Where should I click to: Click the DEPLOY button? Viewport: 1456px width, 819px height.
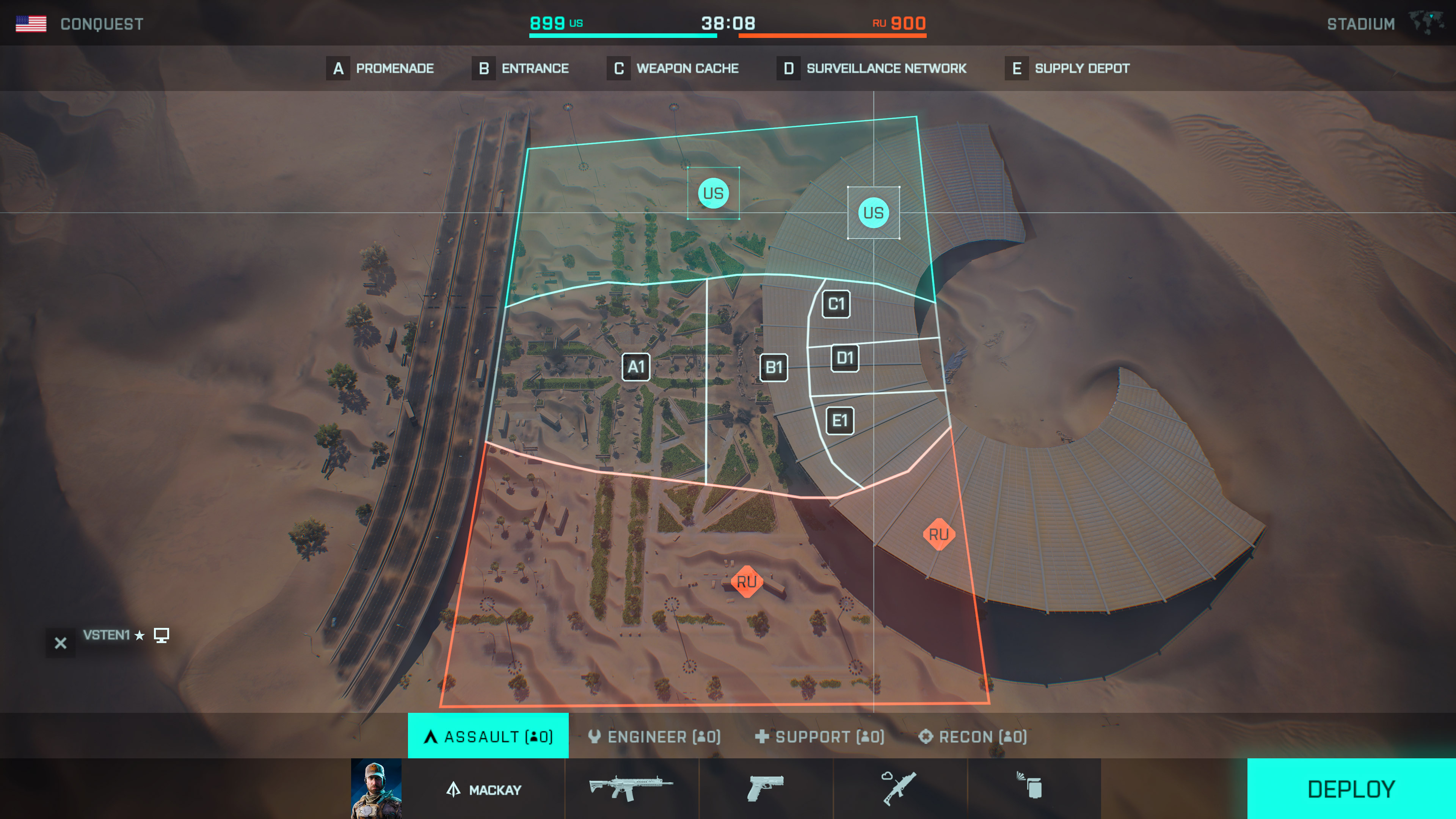pos(1351,789)
